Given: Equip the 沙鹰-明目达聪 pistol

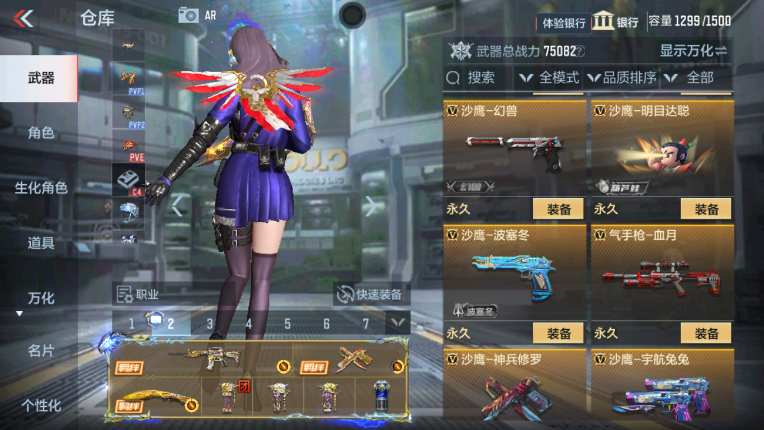Looking at the screenshot, I should coord(706,209).
